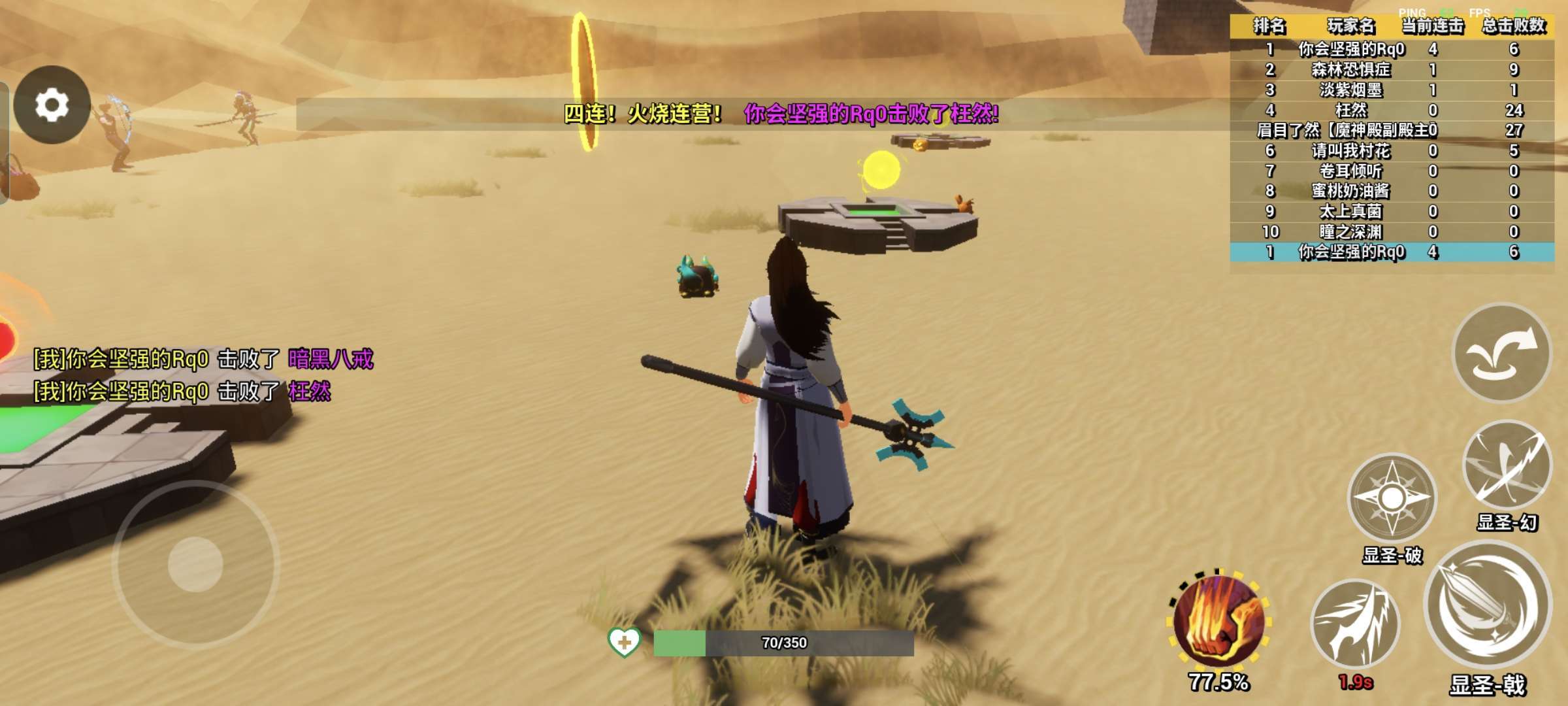Open the kill feed chat log
The width and height of the screenshot is (1568, 706).
pos(203,375)
